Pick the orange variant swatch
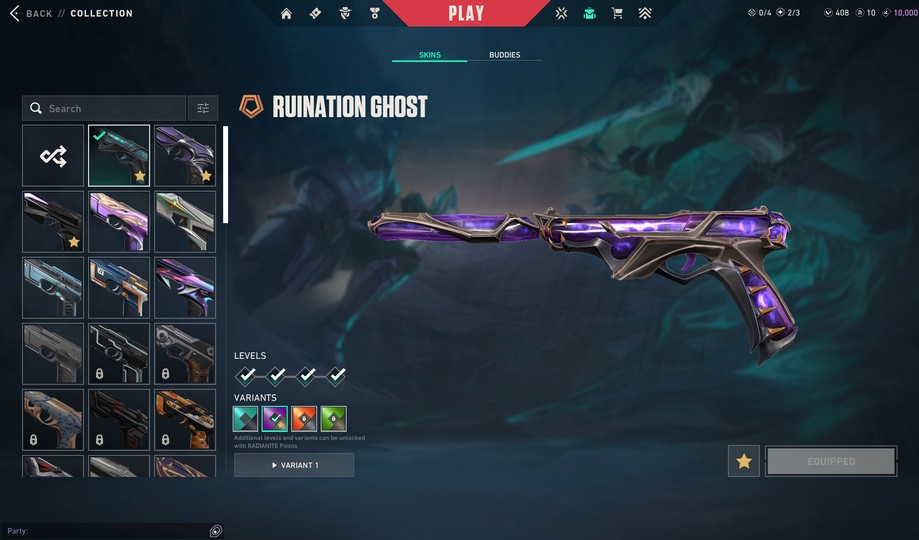Screen dimensions: 919x540 pos(304,418)
